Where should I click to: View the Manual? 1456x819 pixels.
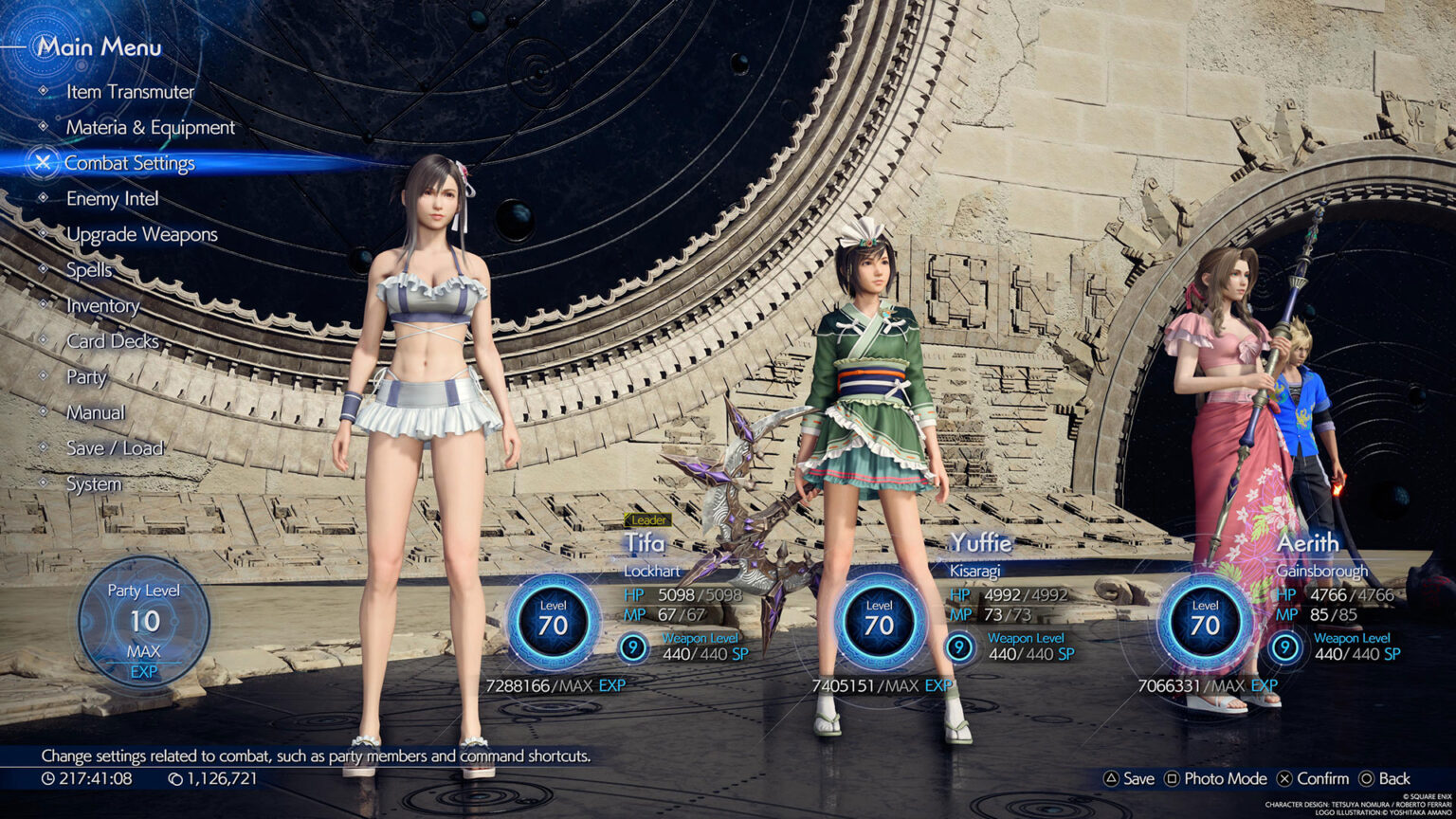point(95,412)
